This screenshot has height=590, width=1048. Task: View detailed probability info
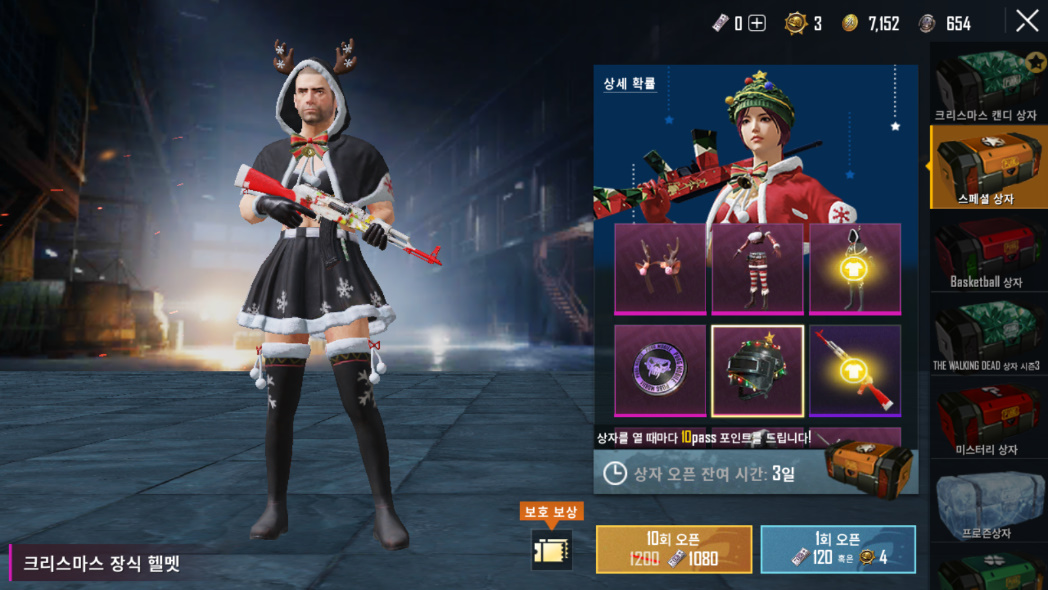coord(630,84)
